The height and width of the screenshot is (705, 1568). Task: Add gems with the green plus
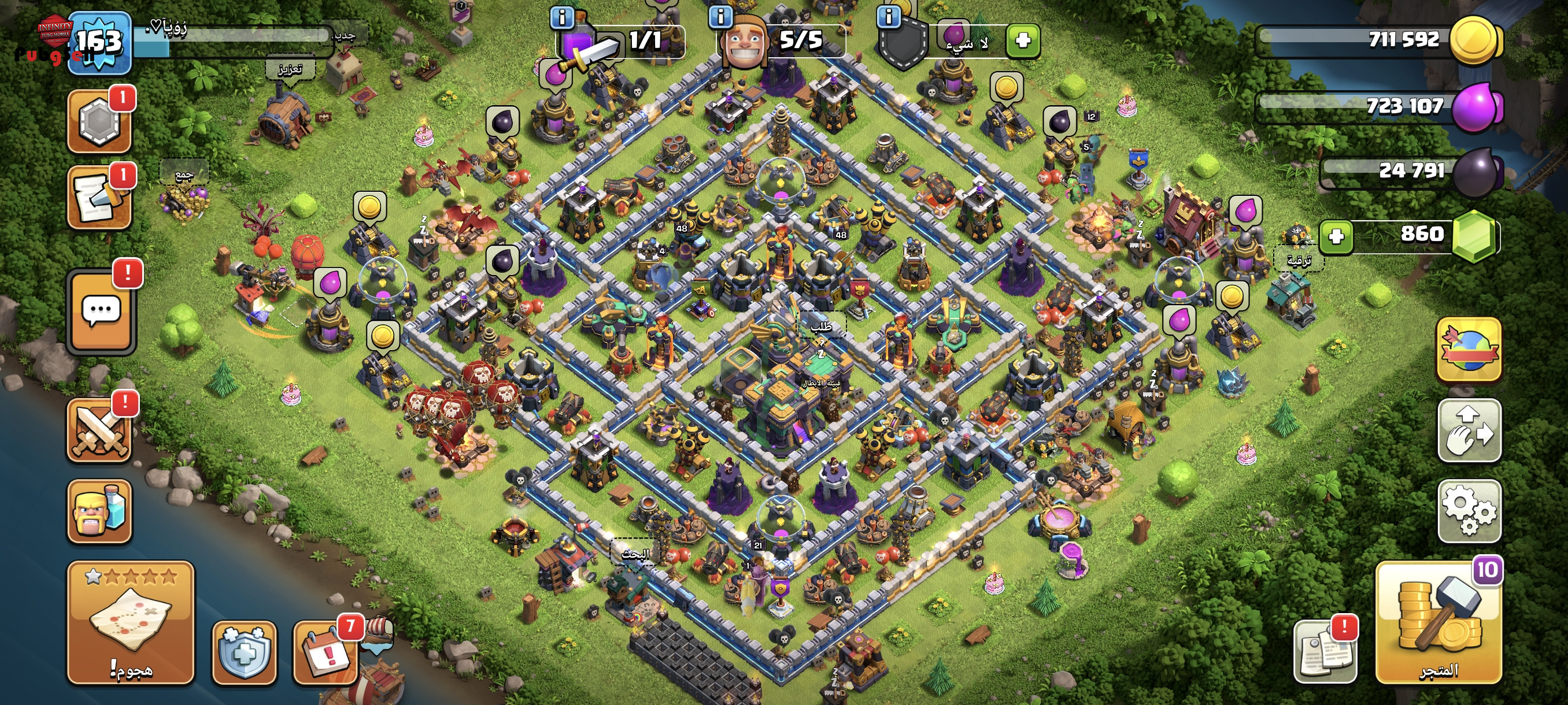[x=1336, y=236]
